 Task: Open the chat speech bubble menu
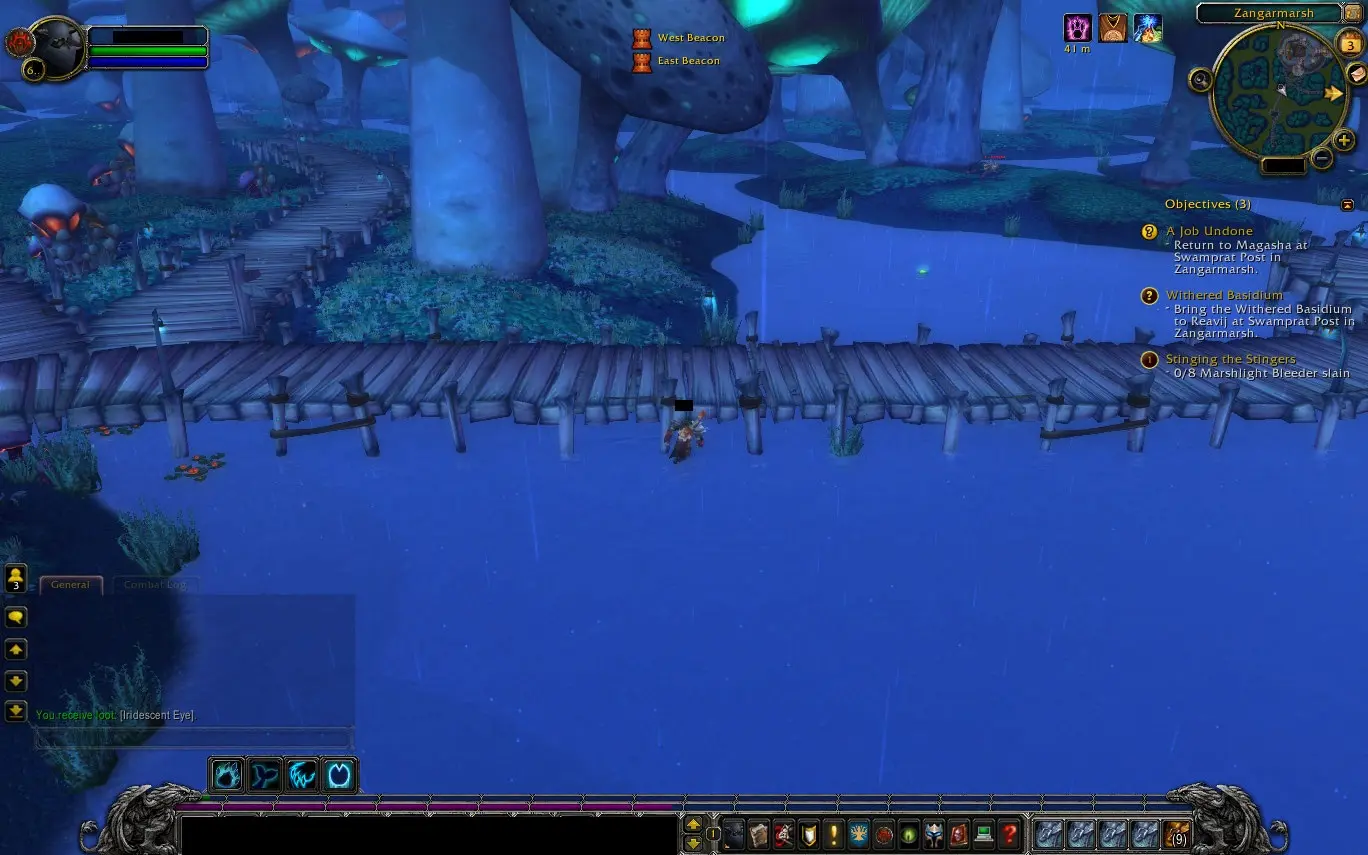click(16, 617)
